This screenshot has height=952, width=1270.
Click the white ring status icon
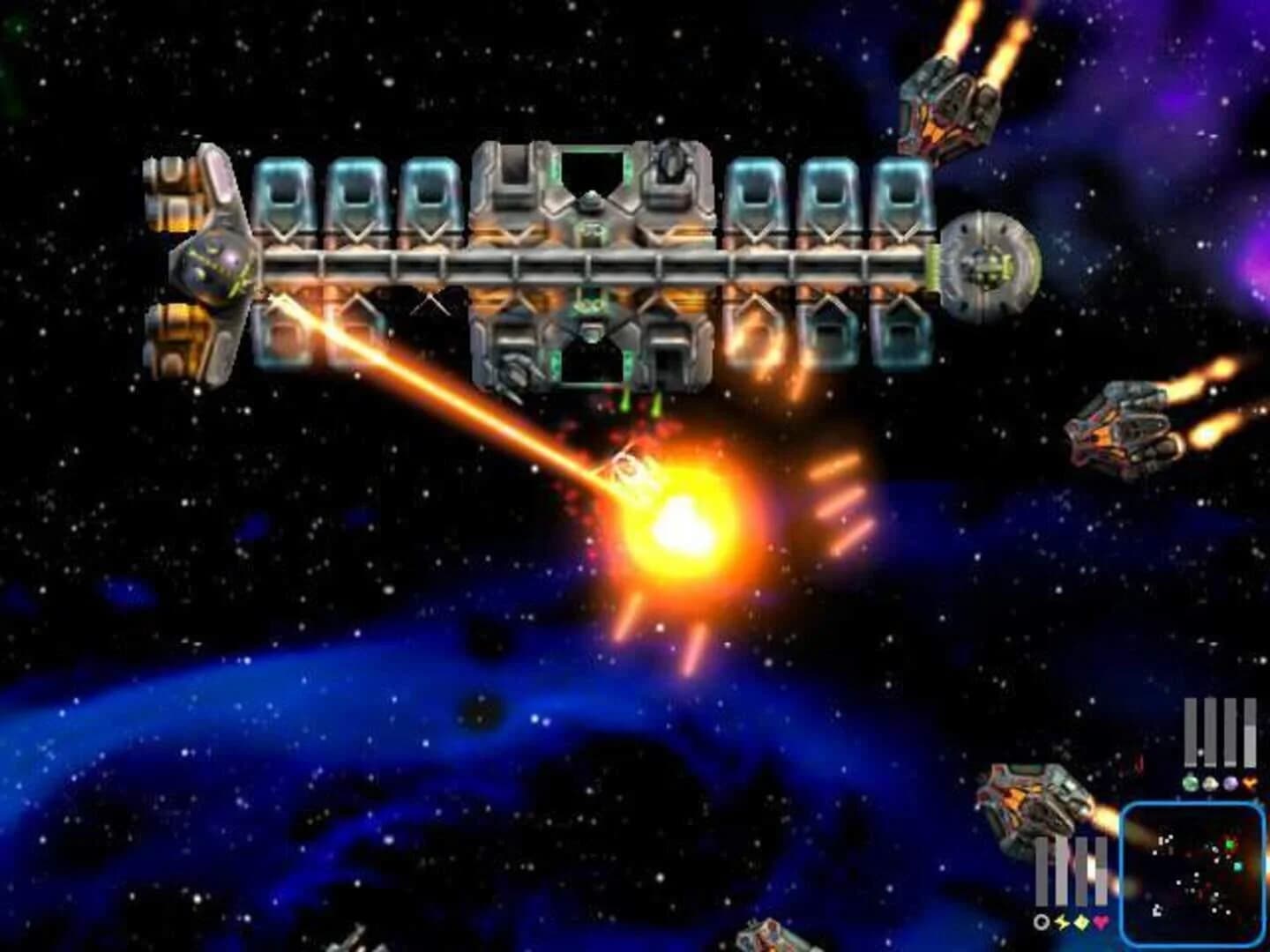coord(1042,923)
